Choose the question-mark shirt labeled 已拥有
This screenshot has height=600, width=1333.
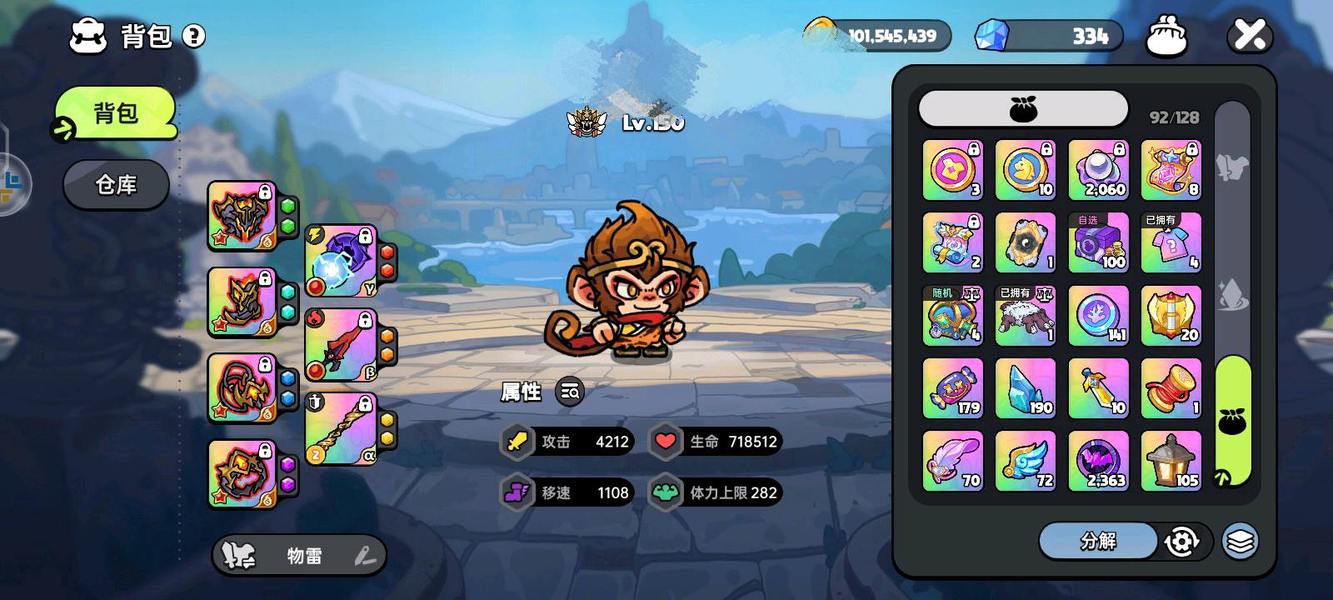point(1171,242)
